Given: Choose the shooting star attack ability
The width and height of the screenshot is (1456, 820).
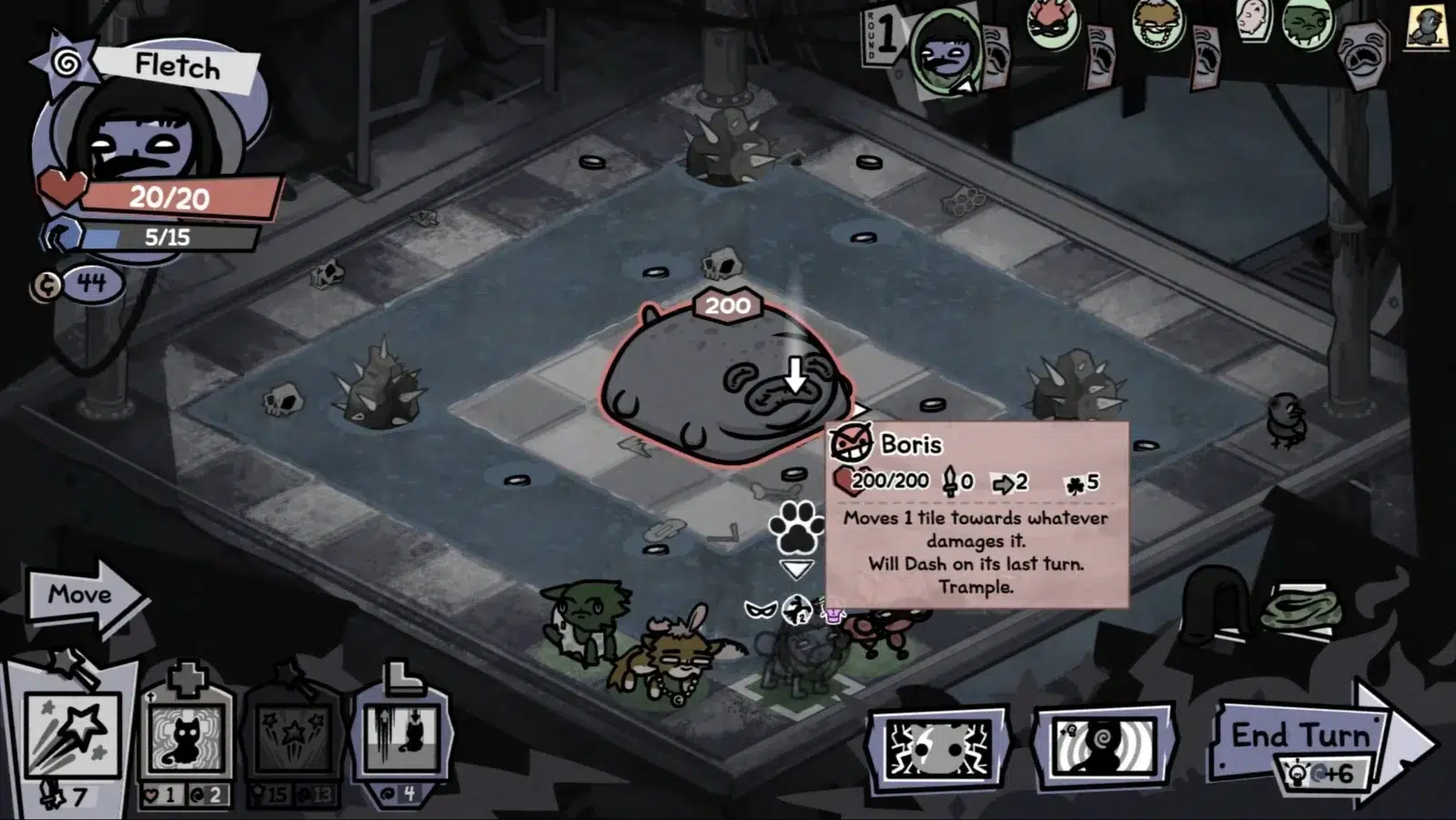Looking at the screenshot, I should coord(73,737).
